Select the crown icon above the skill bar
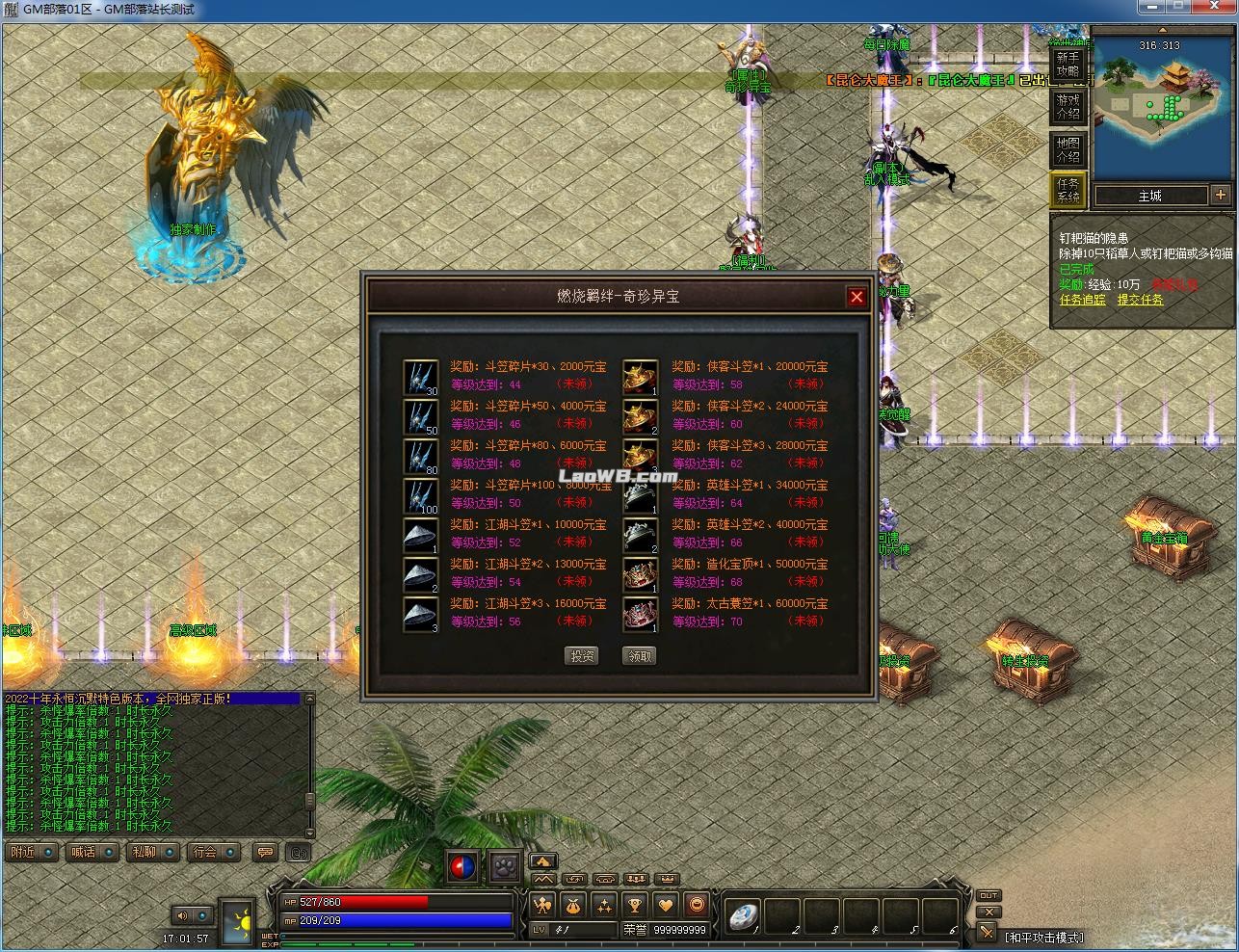Viewport: 1239px width, 952px height. pyautogui.click(x=667, y=879)
